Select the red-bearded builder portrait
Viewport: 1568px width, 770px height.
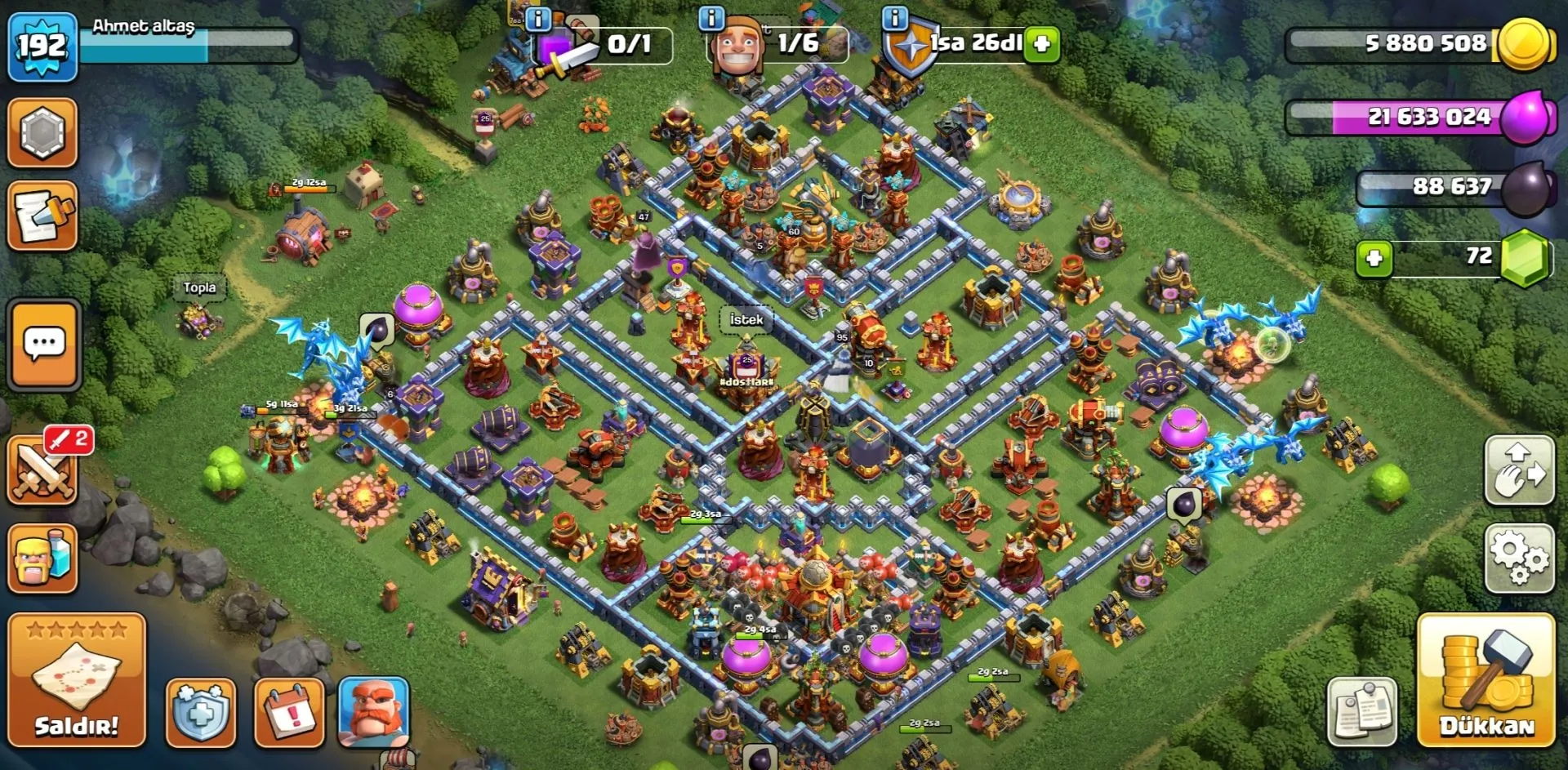[x=373, y=712]
